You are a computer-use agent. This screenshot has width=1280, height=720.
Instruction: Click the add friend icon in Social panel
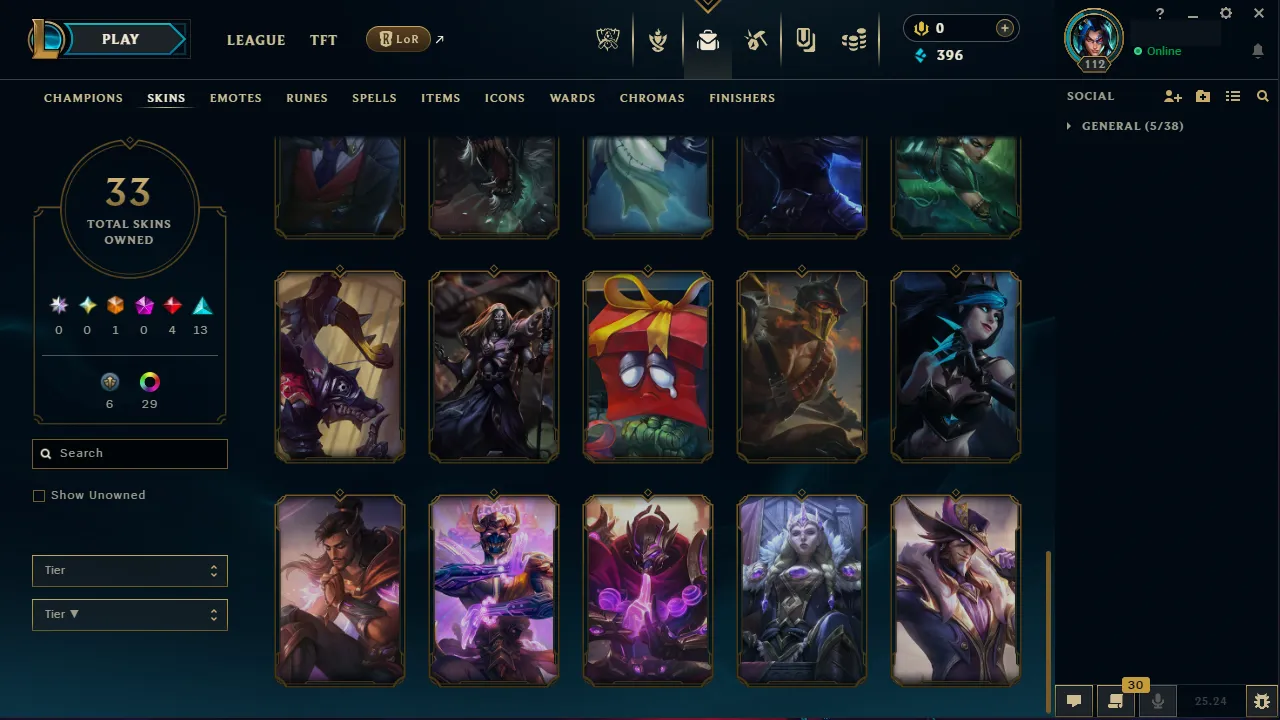(x=1172, y=96)
